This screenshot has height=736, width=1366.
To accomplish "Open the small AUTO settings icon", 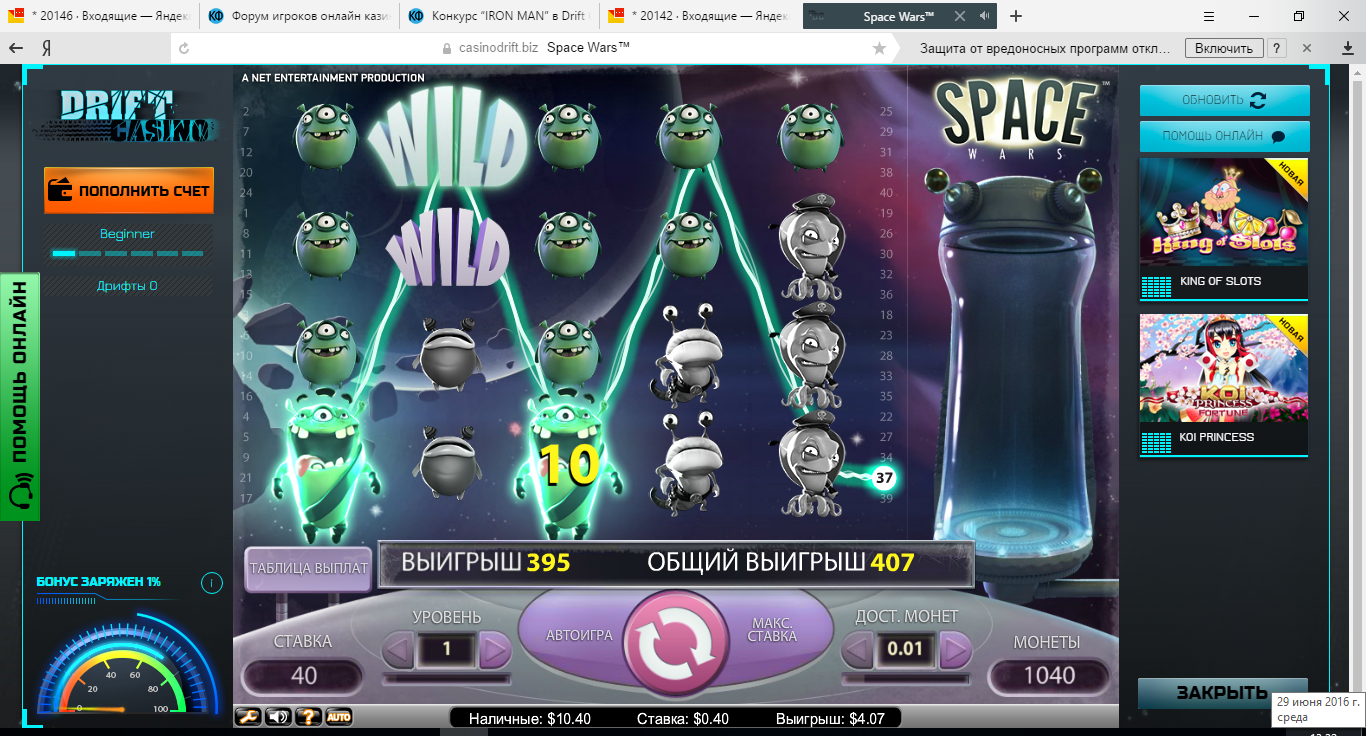I will tap(339, 717).
